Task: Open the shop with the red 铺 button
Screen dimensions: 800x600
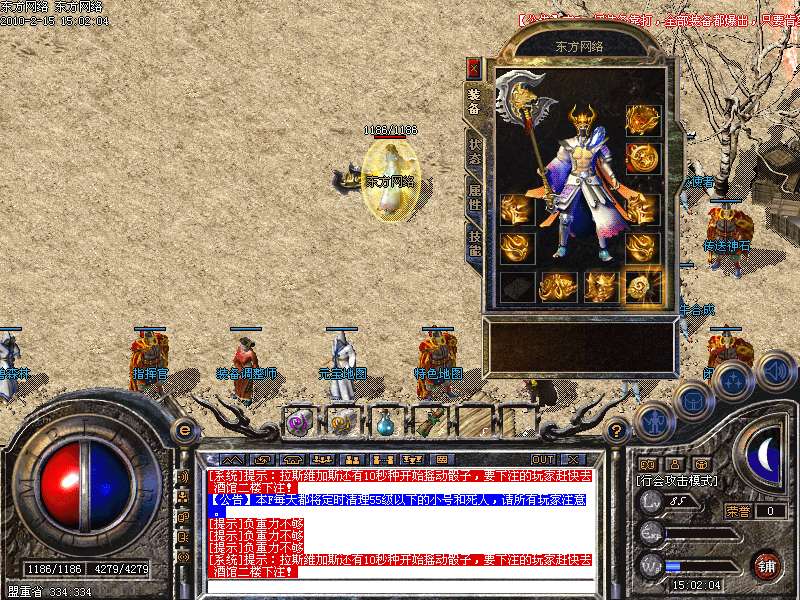Action: coord(765,564)
